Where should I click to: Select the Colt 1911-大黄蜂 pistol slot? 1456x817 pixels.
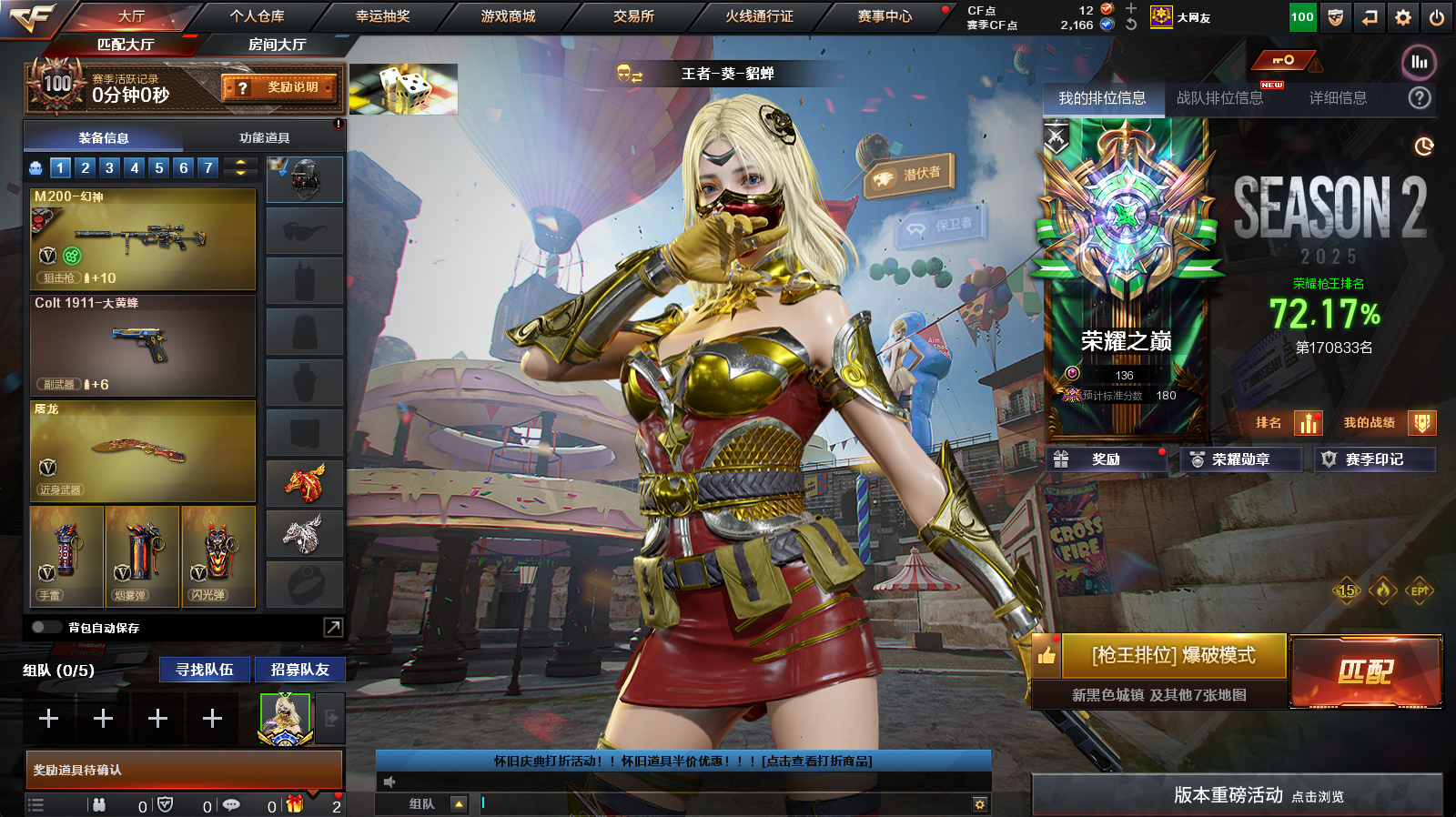[143, 345]
